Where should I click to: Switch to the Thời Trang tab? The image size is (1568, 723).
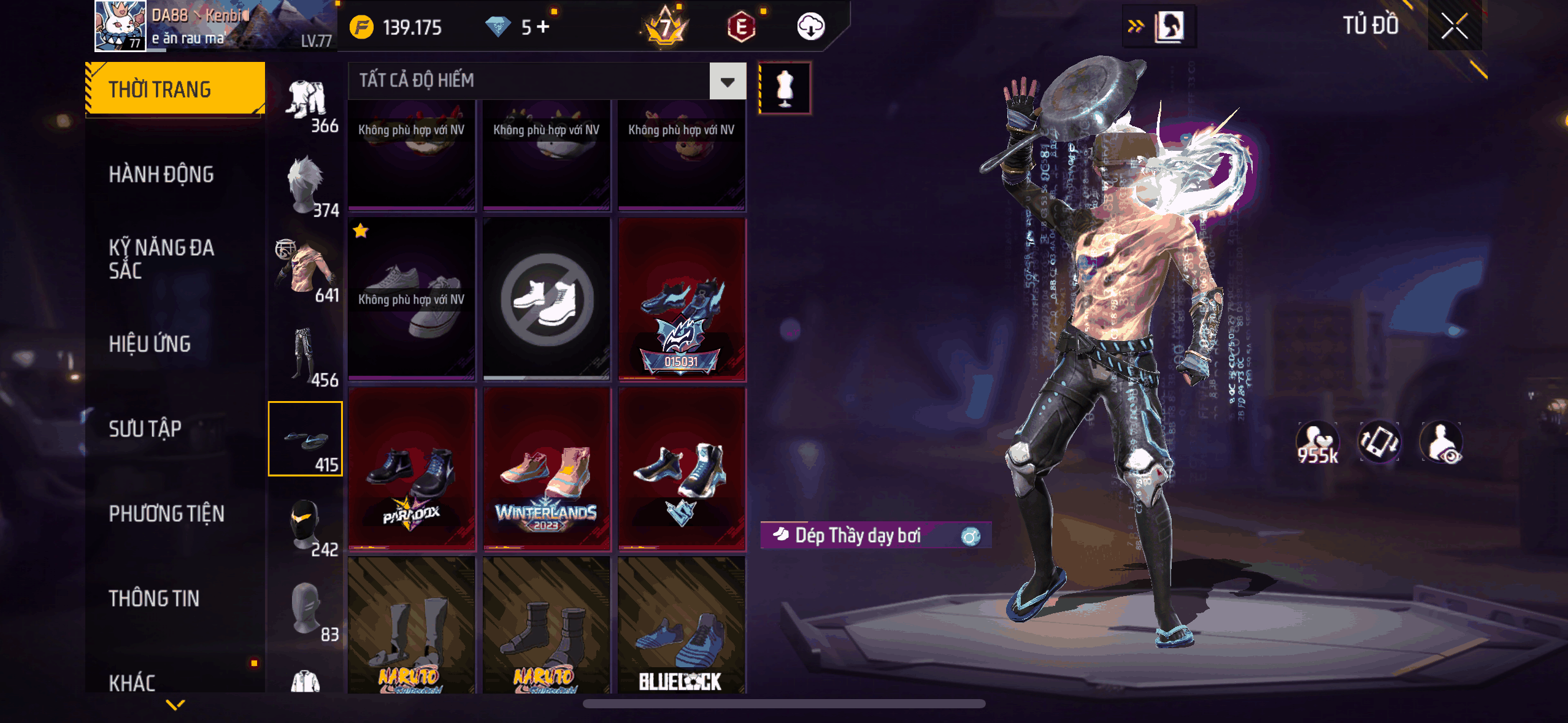point(175,89)
